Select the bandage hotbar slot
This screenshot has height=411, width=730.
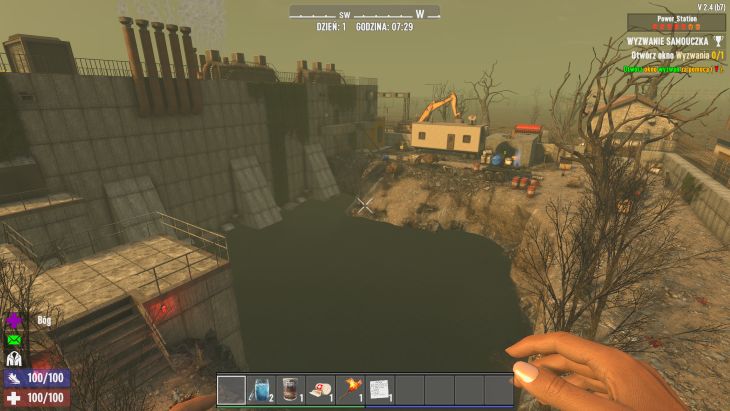pyautogui.click(x=320, y=389)
